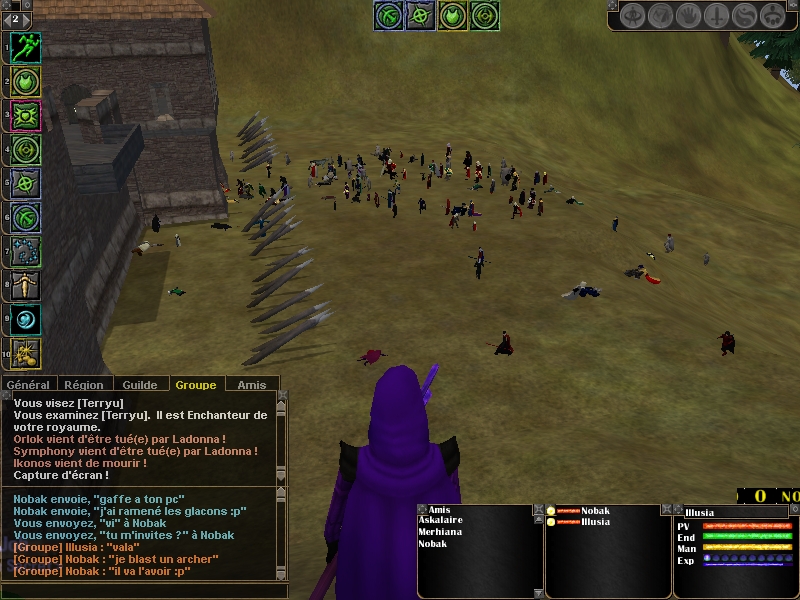The image size is (800, 600).
Task: Open the Région chat tab
Action: (x=84, y=384)
